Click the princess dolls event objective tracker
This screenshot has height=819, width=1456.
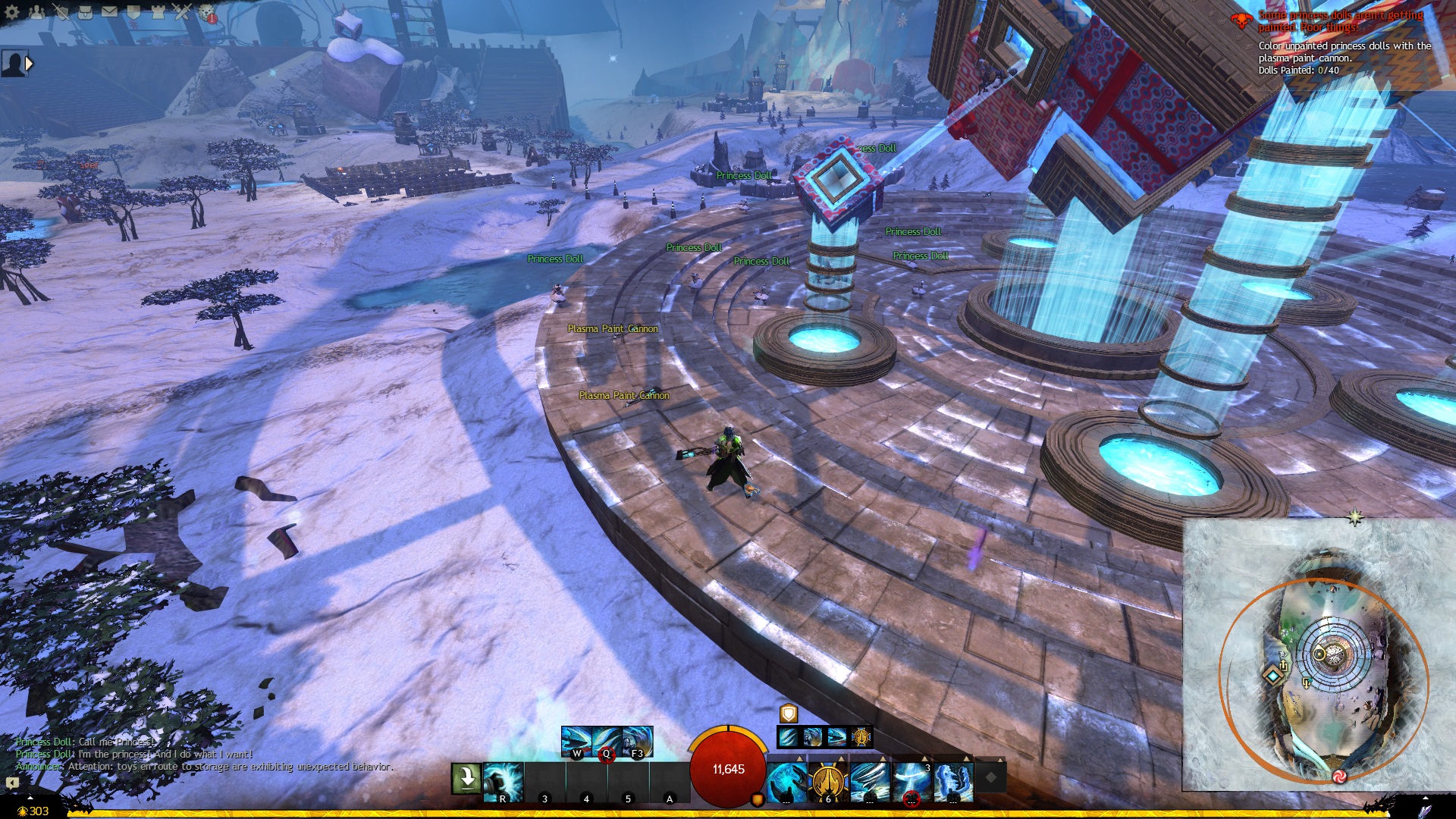pos(1342,42)
